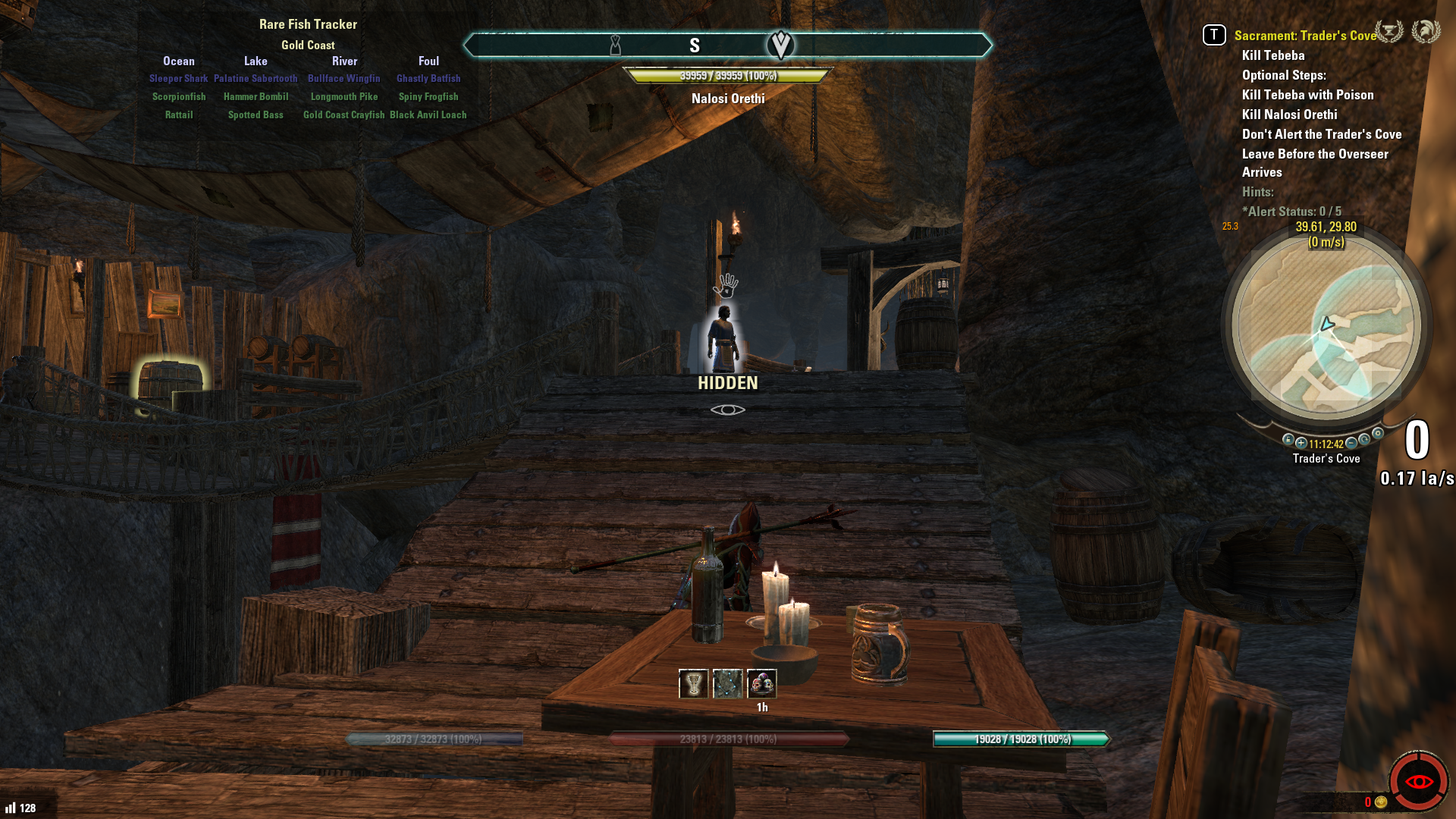
Task: Select Sleeper Shark in the fish tracker
Action: click(178, 78)
